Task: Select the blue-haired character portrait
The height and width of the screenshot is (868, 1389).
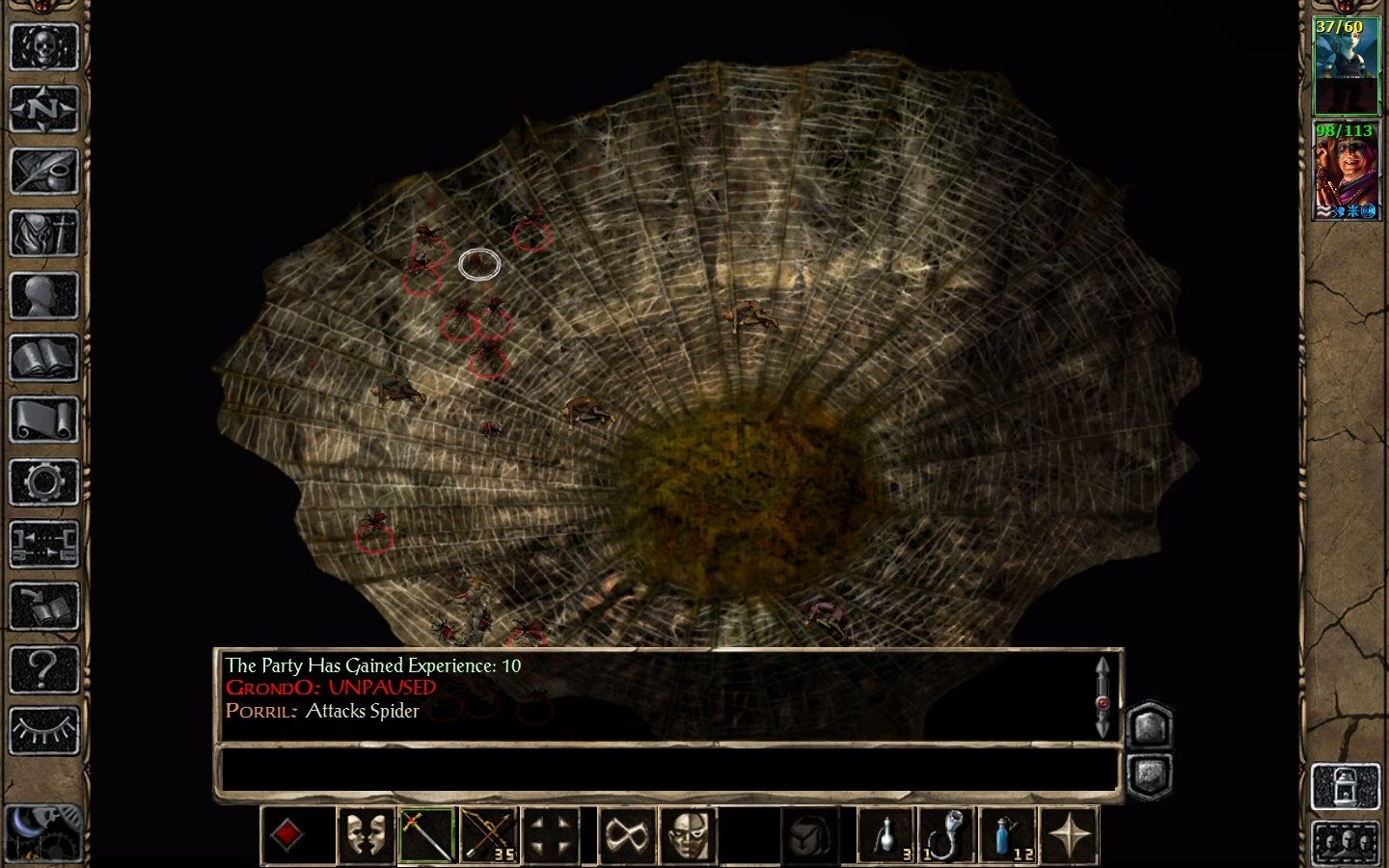Action: [1347, 66]
